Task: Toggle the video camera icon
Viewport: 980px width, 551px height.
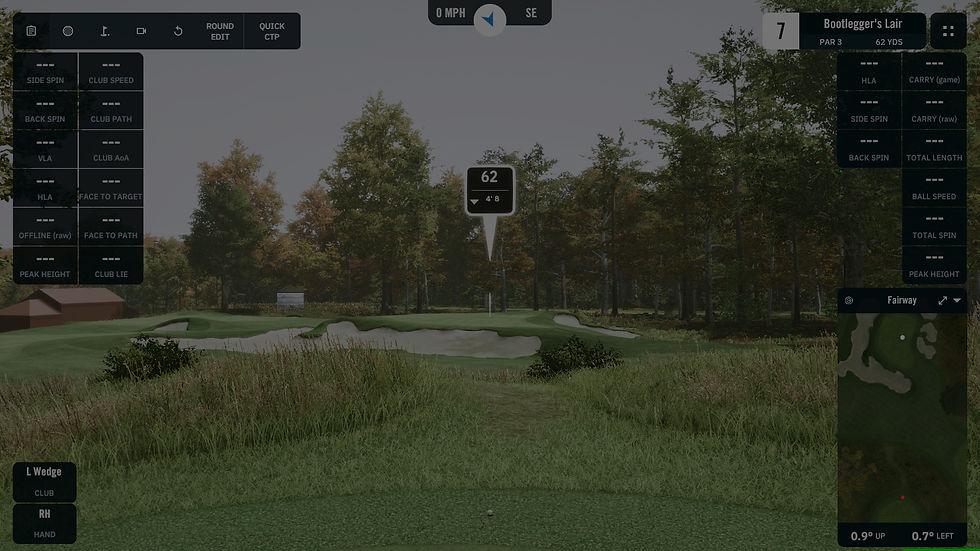Action: (x=141, y=31)
